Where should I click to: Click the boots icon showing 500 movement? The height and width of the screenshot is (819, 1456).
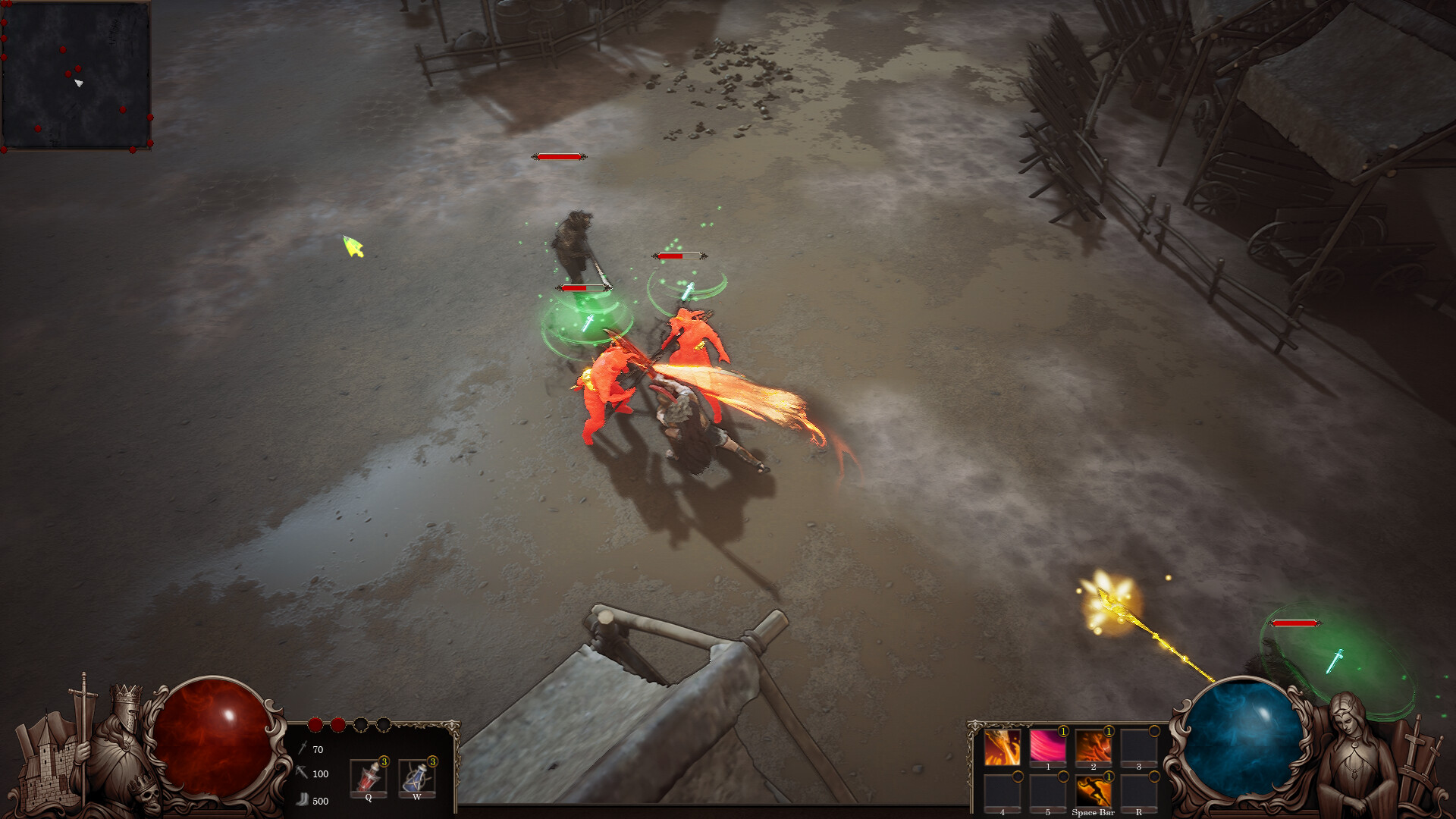(x=304, y=799)
